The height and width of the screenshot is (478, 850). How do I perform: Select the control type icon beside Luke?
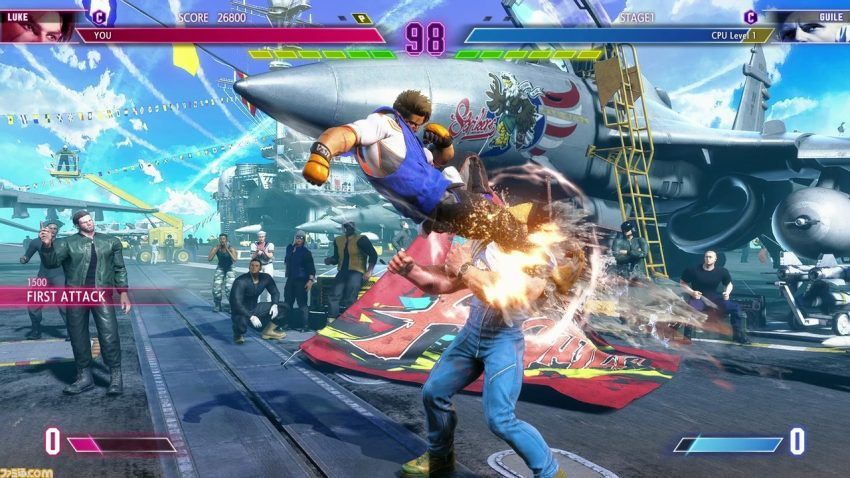98,16
